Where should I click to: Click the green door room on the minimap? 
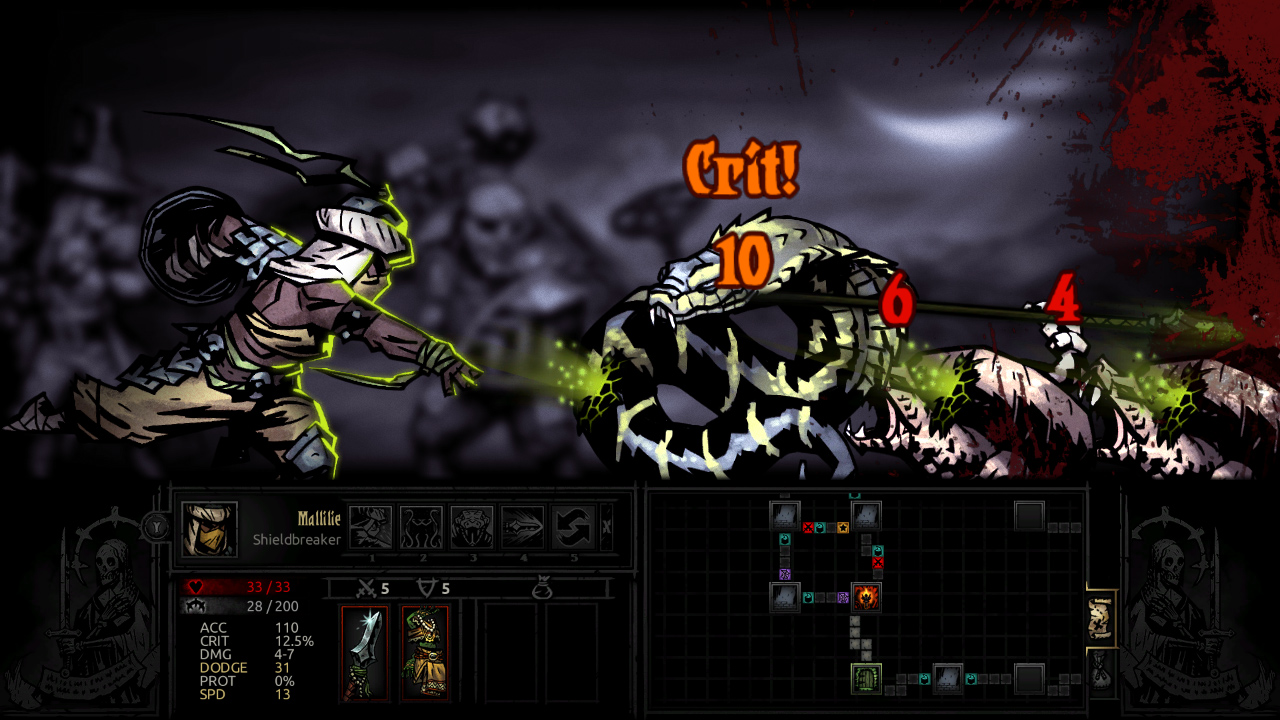click(x=866, y=678)
